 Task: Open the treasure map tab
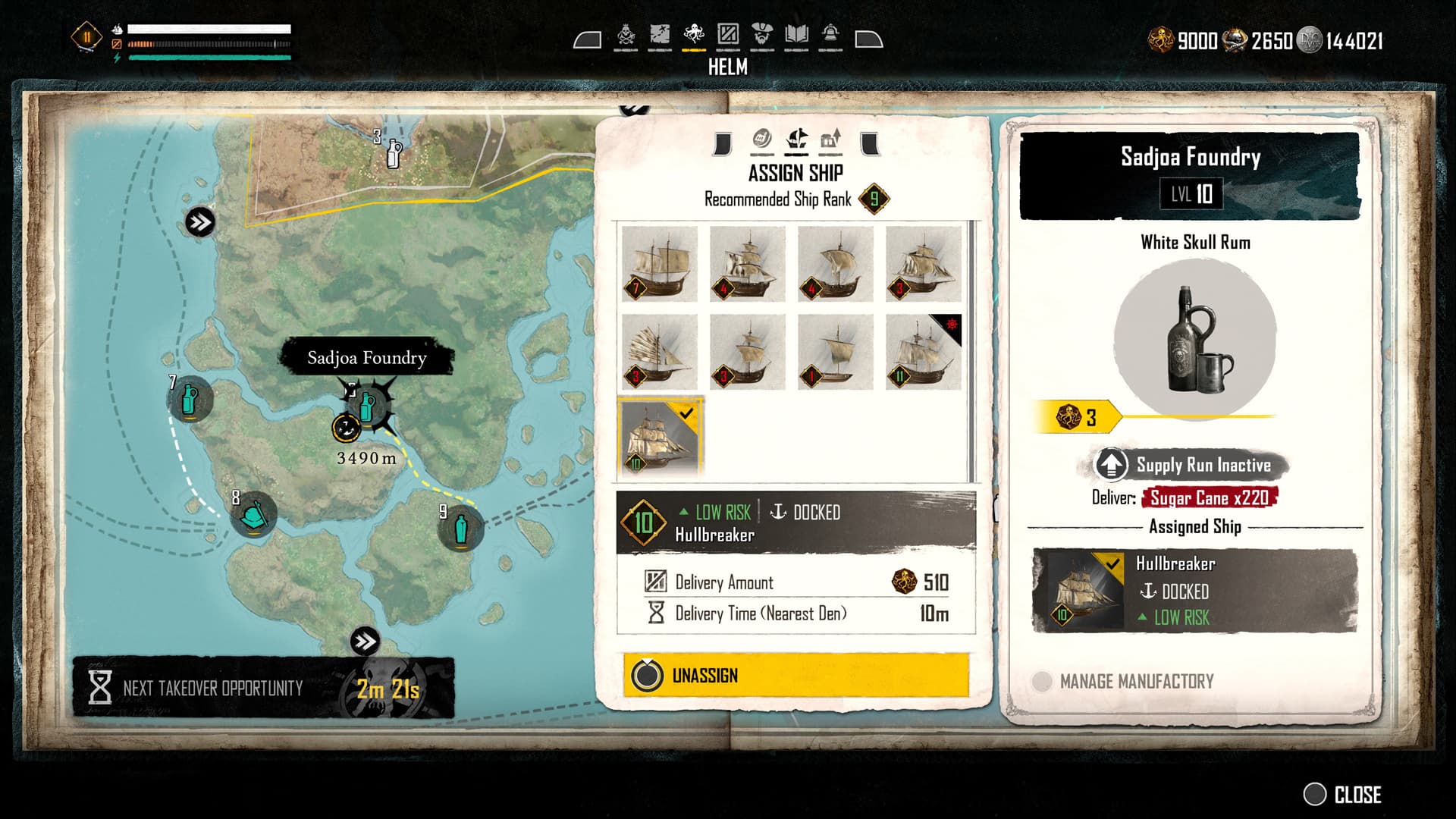[660, 35]
